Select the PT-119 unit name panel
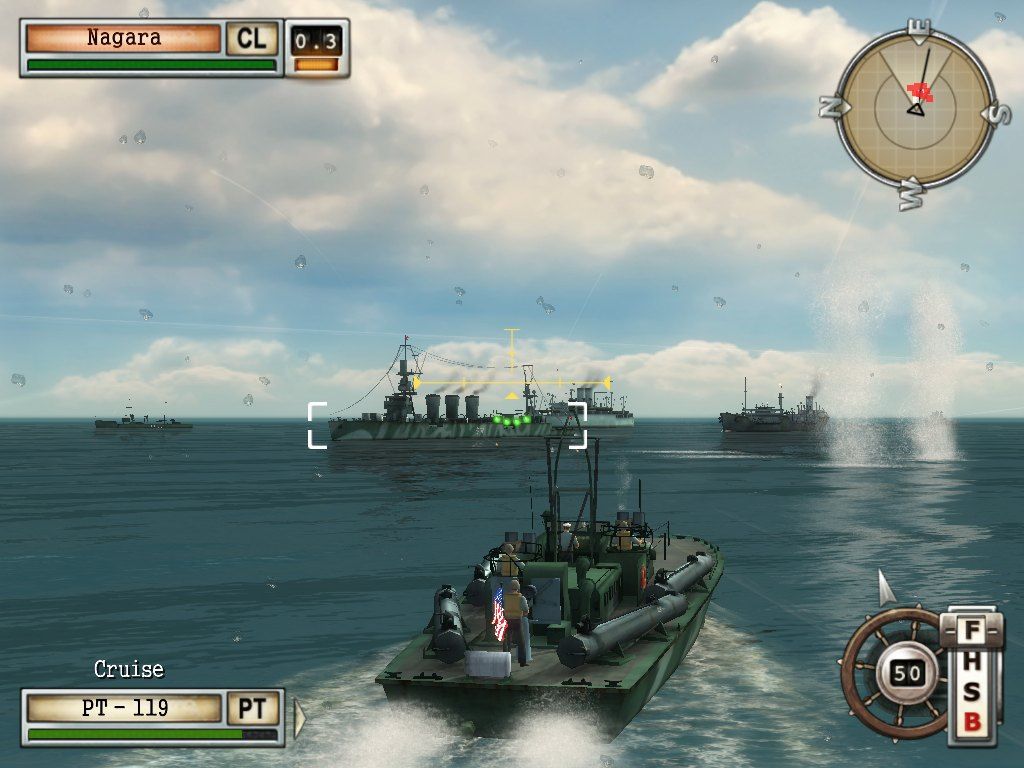 tap(124, 709)
